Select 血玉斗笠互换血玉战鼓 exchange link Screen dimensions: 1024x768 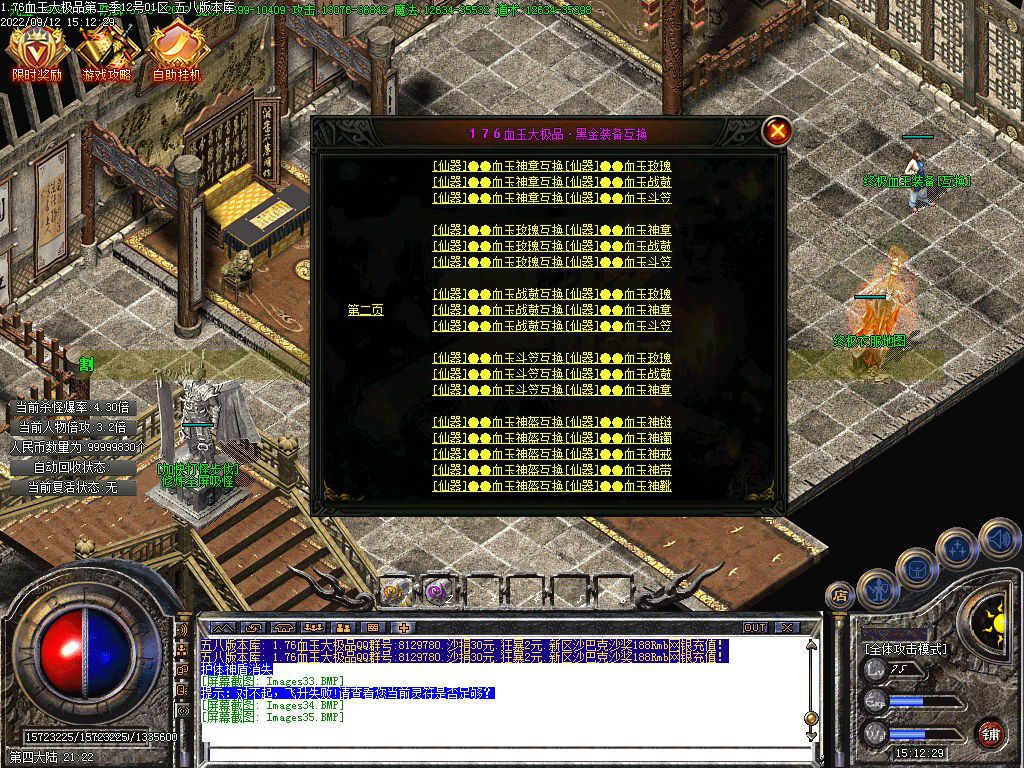(x=551, y=374)
